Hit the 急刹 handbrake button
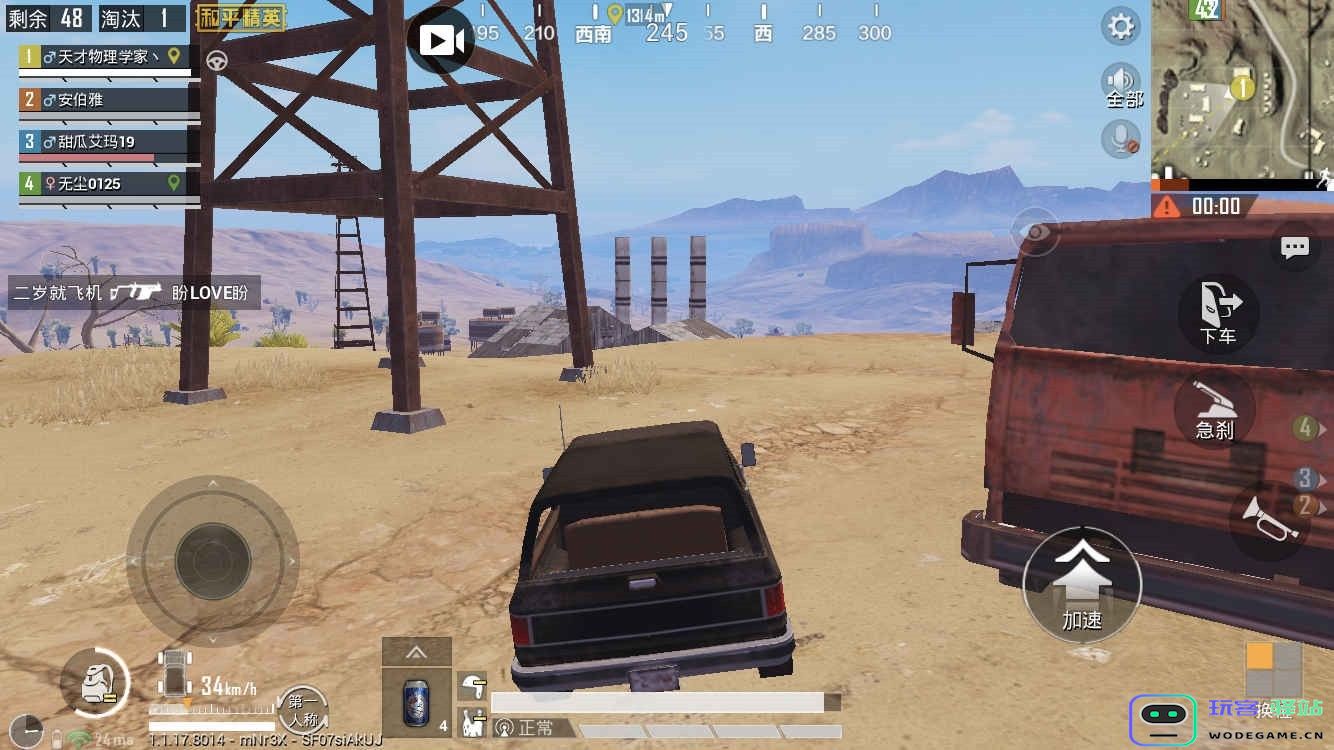 tap(1215, 410)
